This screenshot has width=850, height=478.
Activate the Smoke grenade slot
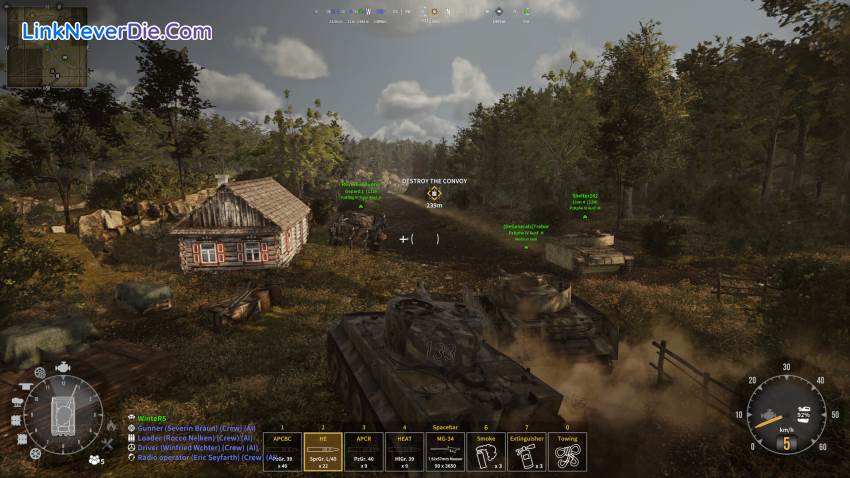485,451
